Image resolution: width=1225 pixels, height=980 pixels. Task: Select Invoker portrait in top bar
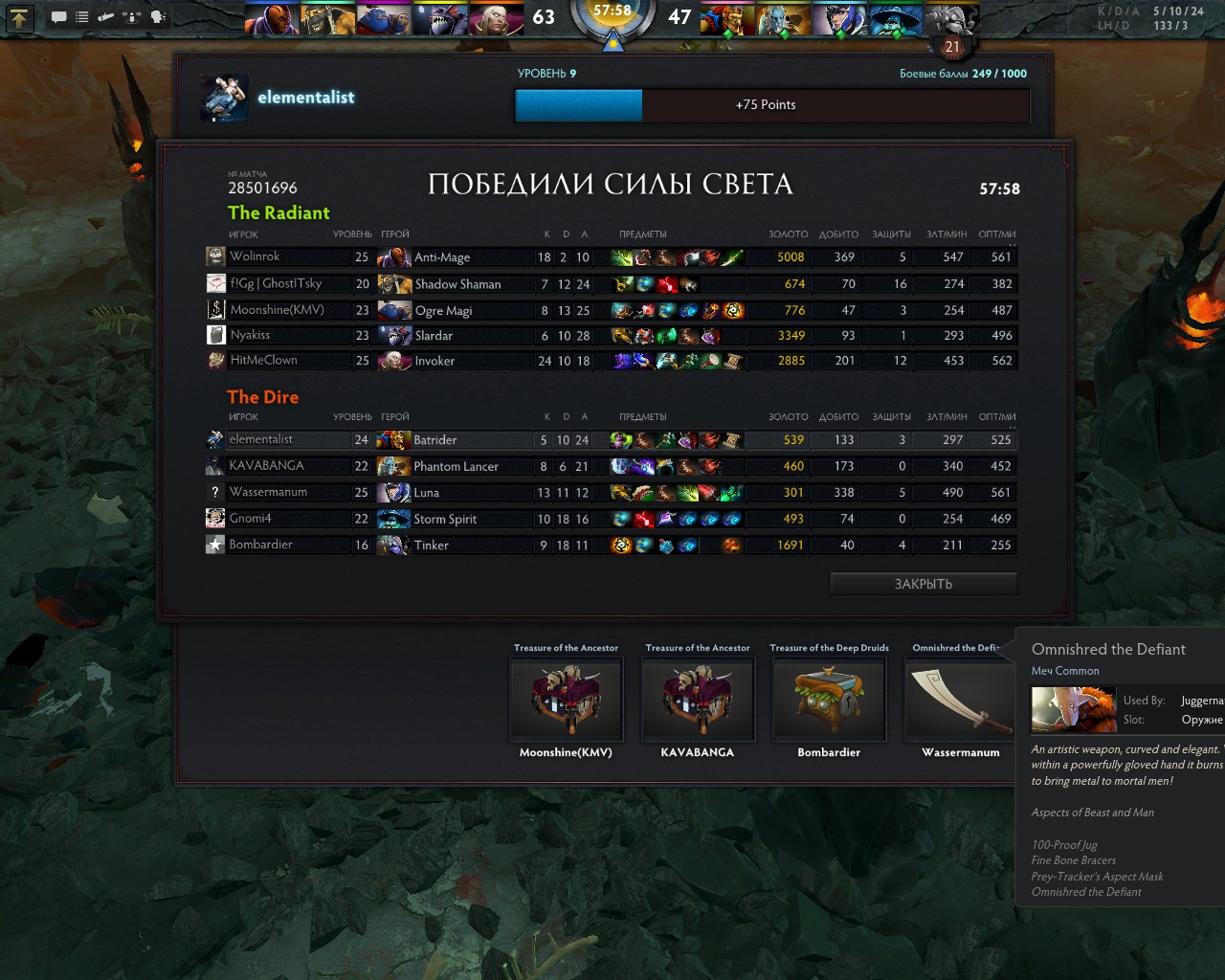pyautogui.click(x=497, y=18)
